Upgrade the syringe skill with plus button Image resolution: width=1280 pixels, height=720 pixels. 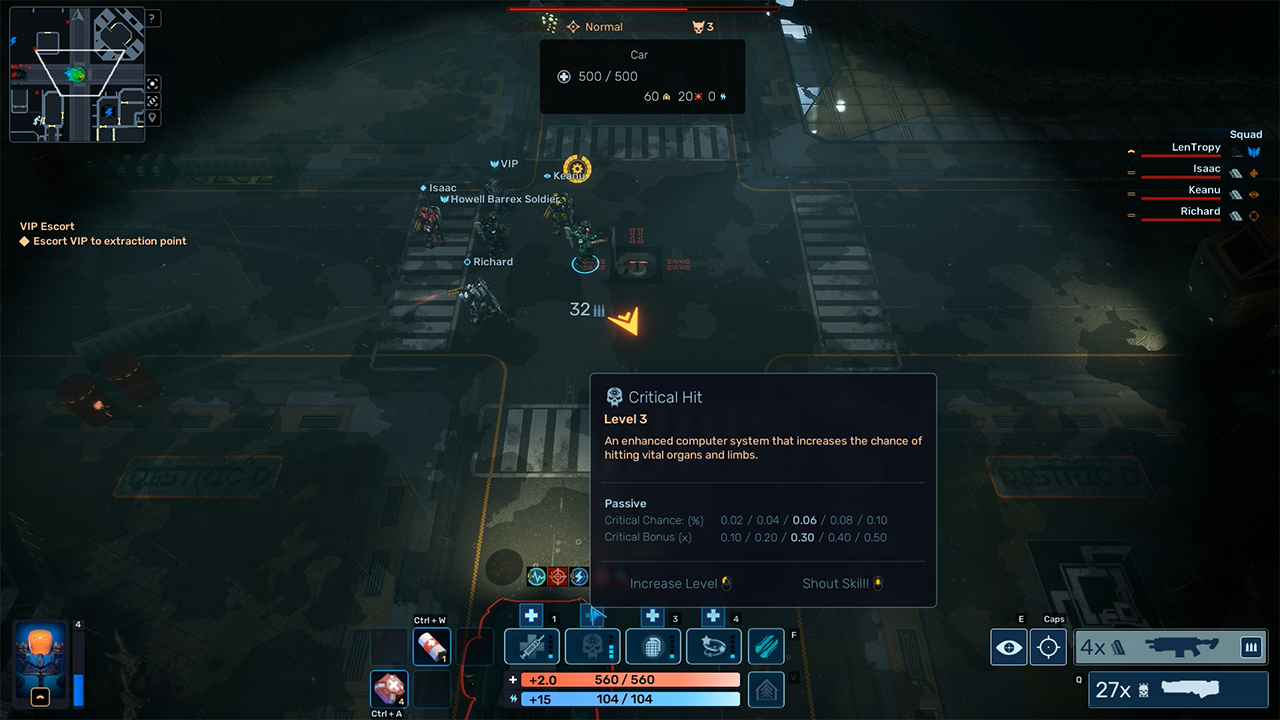(x=532, y=617)
